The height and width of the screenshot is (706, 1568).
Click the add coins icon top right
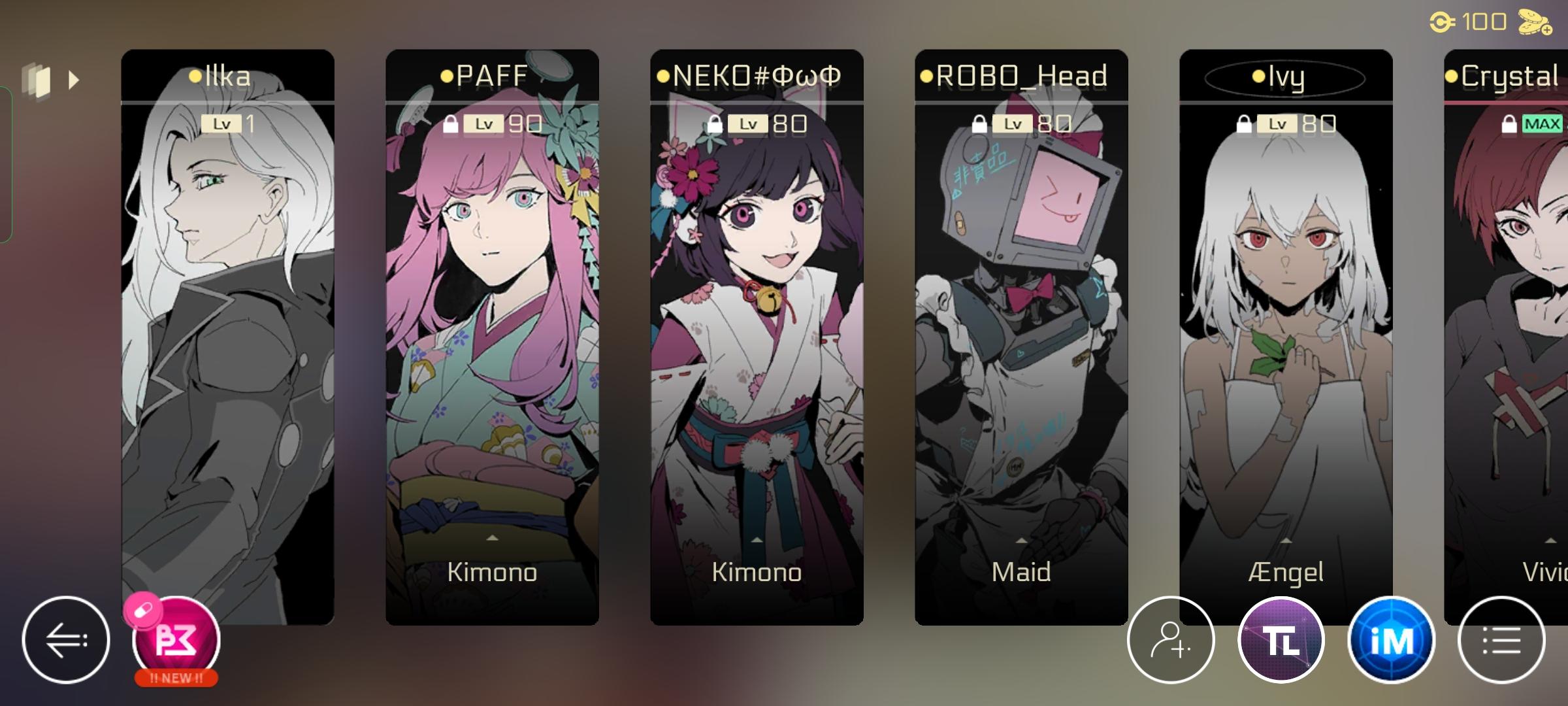[x=1535, y=24]
